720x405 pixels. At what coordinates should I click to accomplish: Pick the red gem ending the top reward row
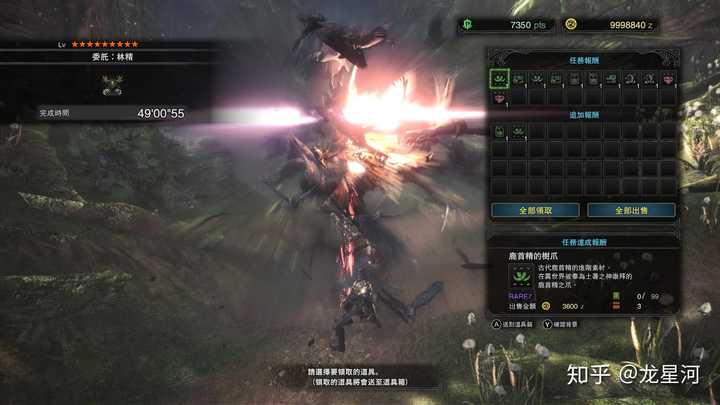click(667, 78)
